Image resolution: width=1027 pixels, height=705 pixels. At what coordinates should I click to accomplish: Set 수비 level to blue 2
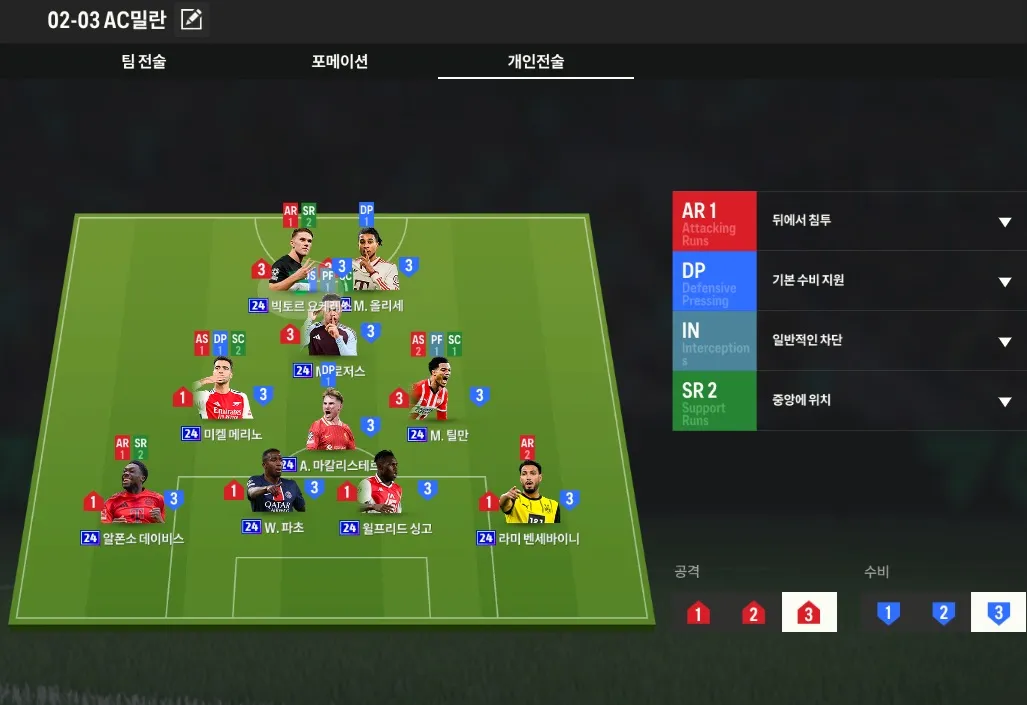point(942,612)
